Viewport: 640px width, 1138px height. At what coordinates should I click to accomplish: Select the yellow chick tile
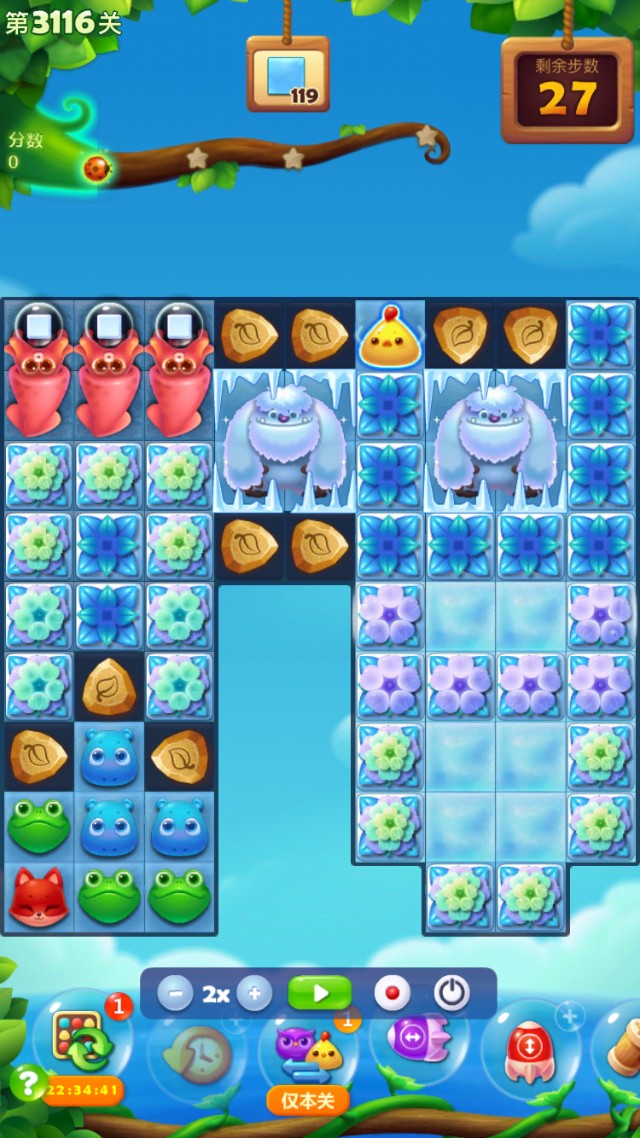pyautogui.click(x=390, y=338)
